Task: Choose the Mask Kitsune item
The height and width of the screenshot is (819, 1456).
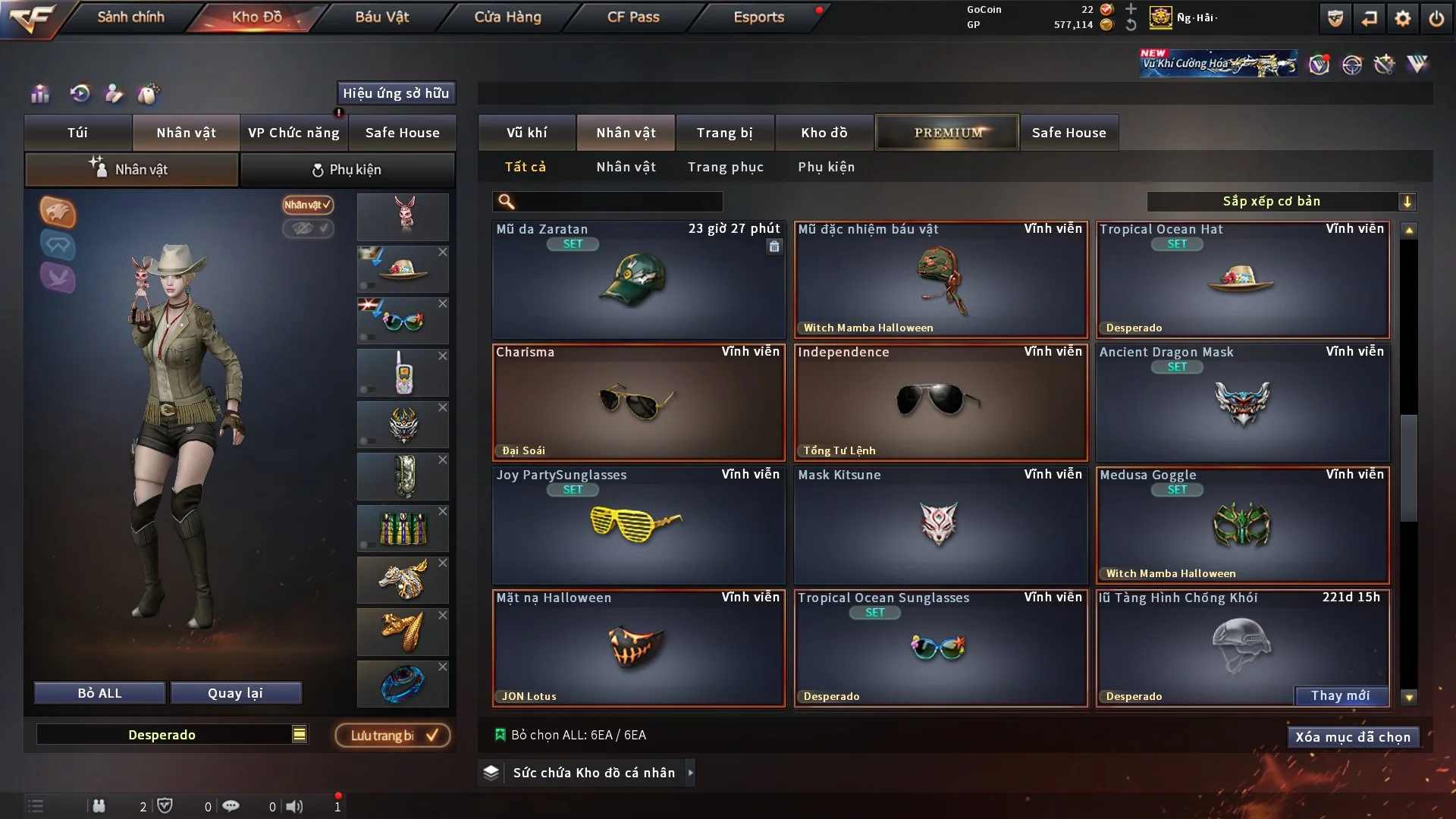Action: click(940, 526)
